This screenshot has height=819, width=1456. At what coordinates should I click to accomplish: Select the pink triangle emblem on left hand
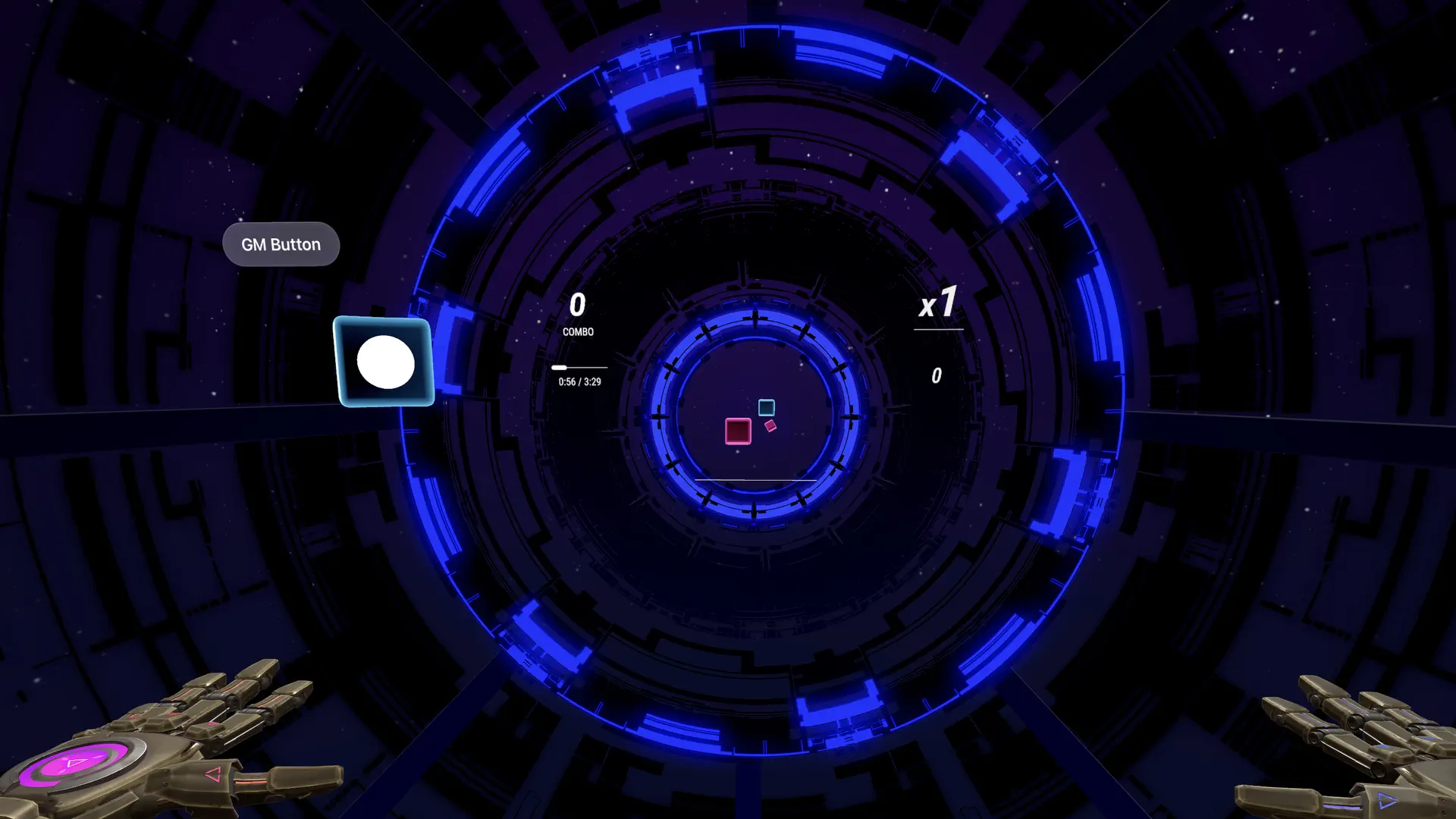[214, 775]
